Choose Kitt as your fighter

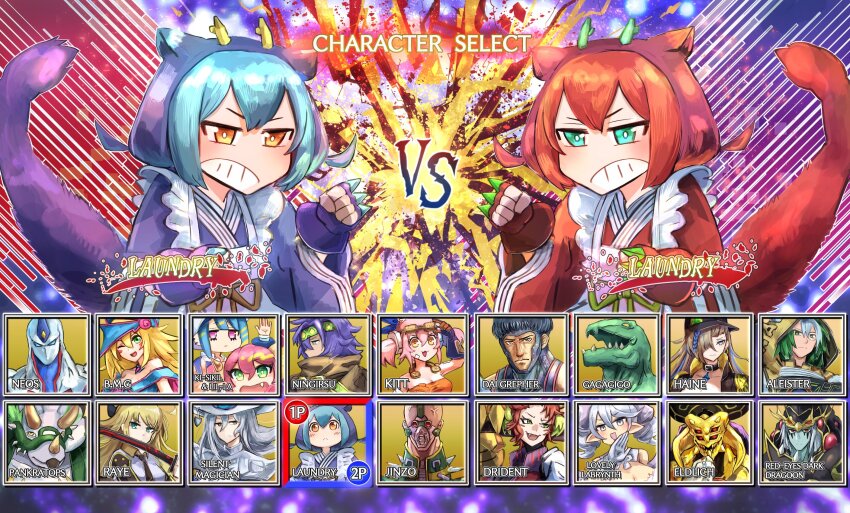421,355
